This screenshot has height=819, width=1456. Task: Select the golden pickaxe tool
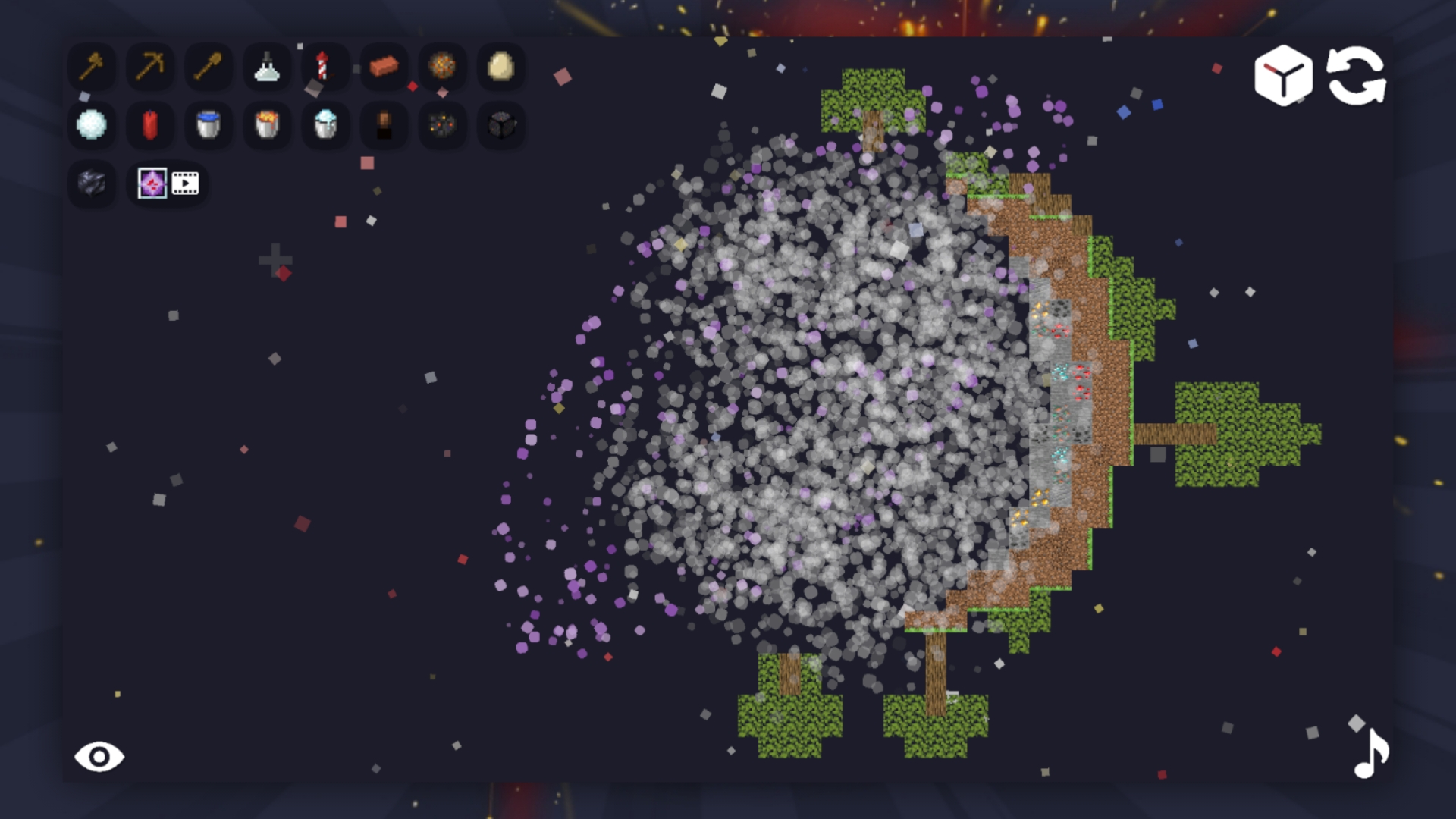point(149,68)
